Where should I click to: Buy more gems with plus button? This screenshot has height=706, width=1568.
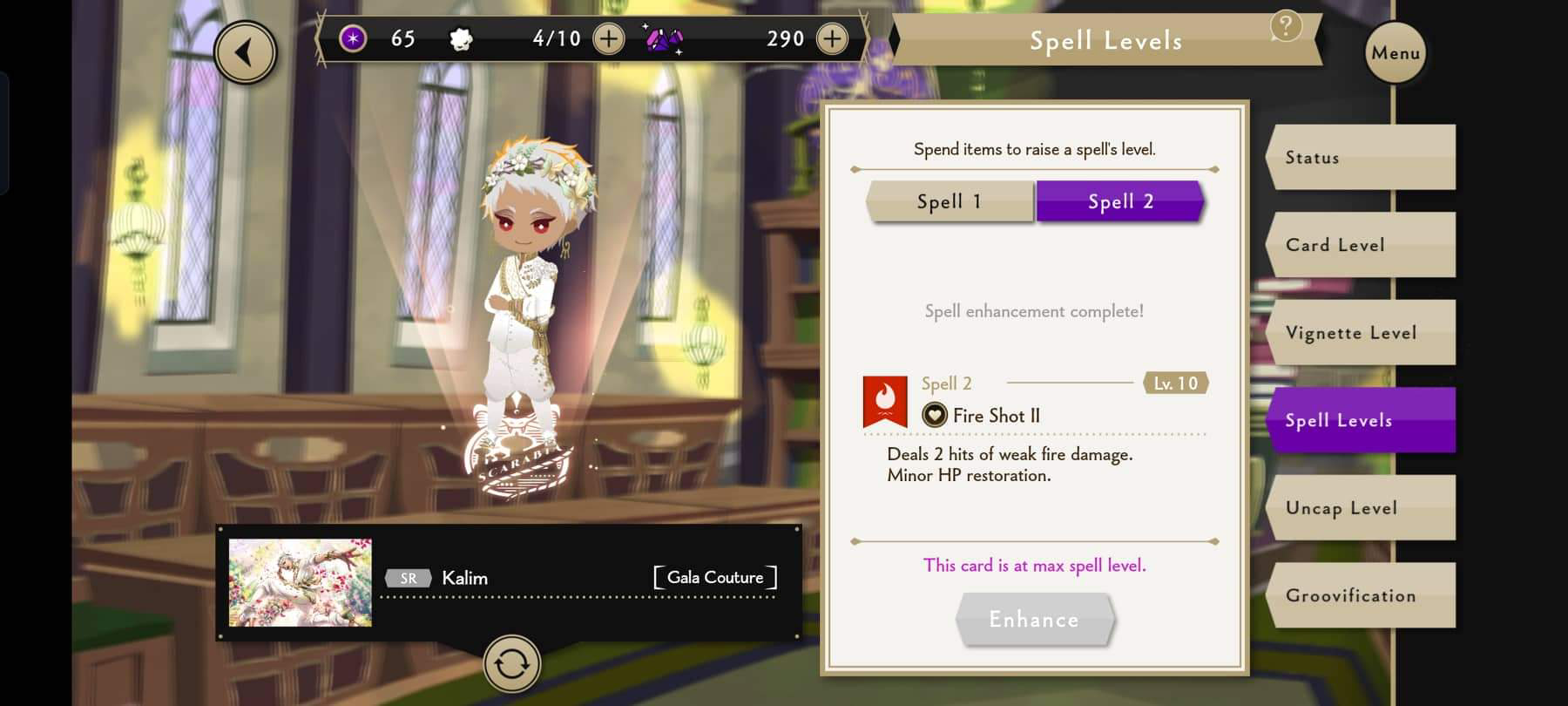click(832, 39)
